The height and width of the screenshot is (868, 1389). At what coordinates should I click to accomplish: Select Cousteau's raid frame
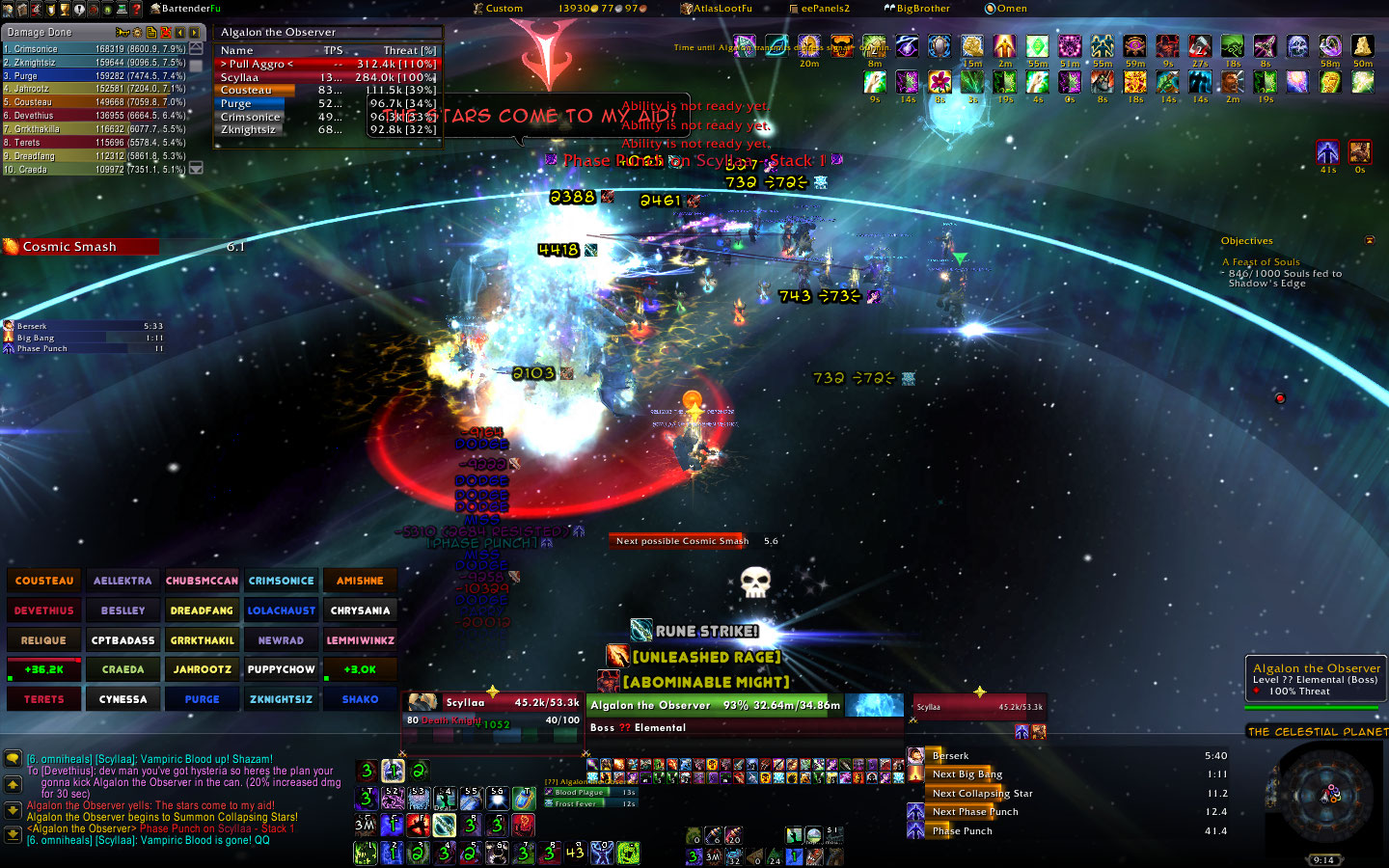[x=44, y=581]
